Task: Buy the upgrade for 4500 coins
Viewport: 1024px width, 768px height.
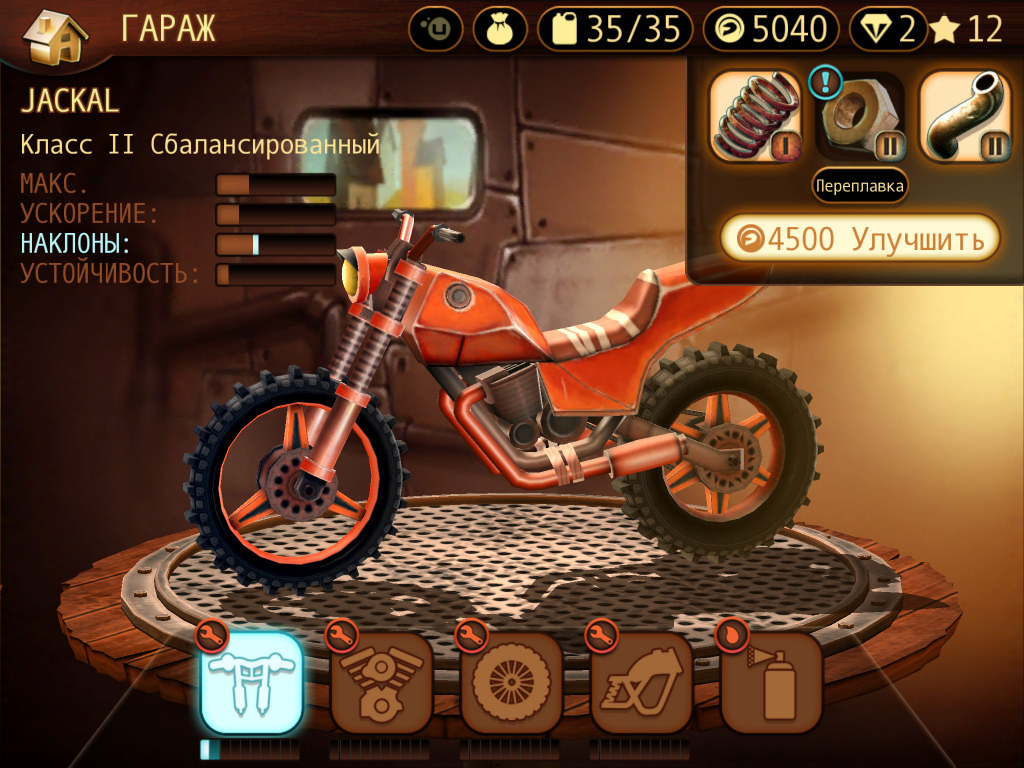Action: (860, 238)
